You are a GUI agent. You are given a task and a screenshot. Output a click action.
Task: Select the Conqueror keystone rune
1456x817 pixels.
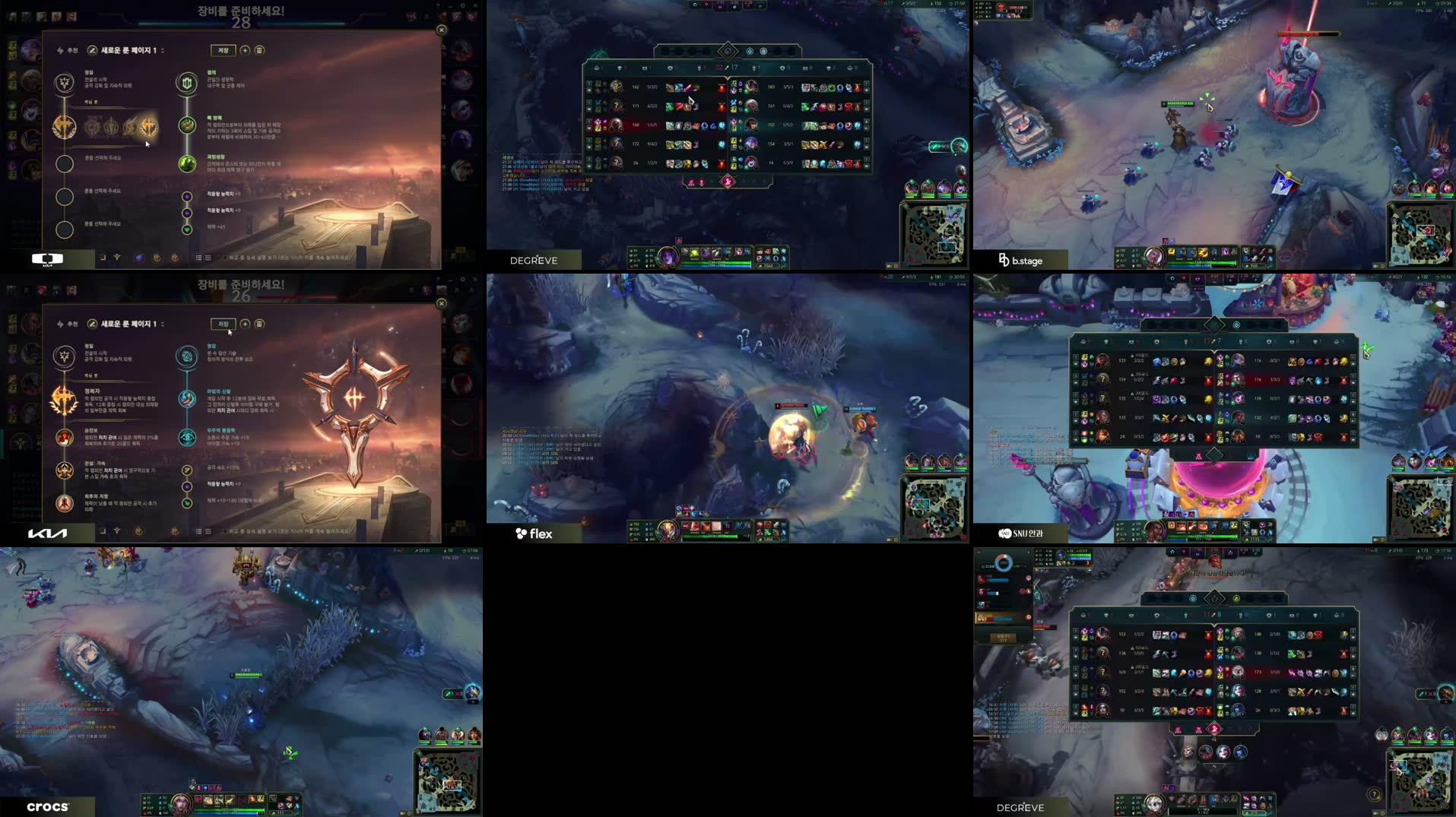point(148,127)
